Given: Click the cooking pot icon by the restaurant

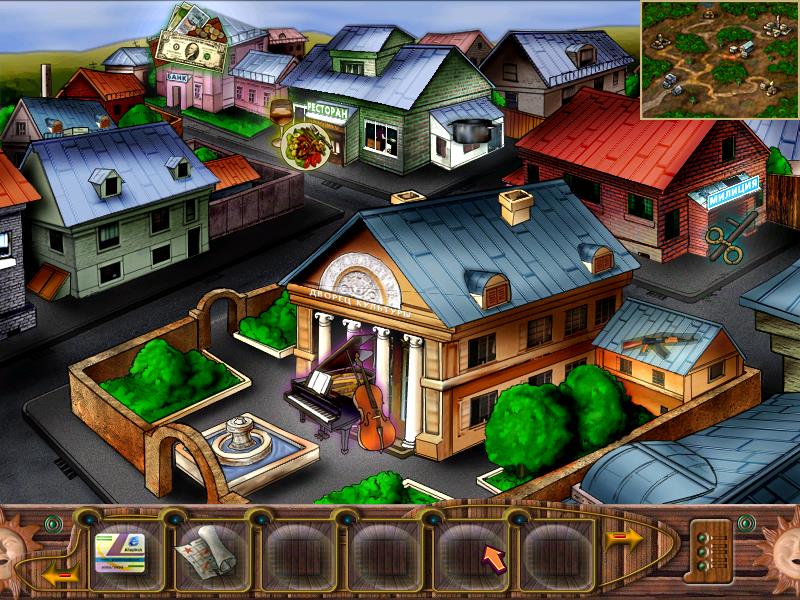Looking at the screenshot, I should coord(464,131).
